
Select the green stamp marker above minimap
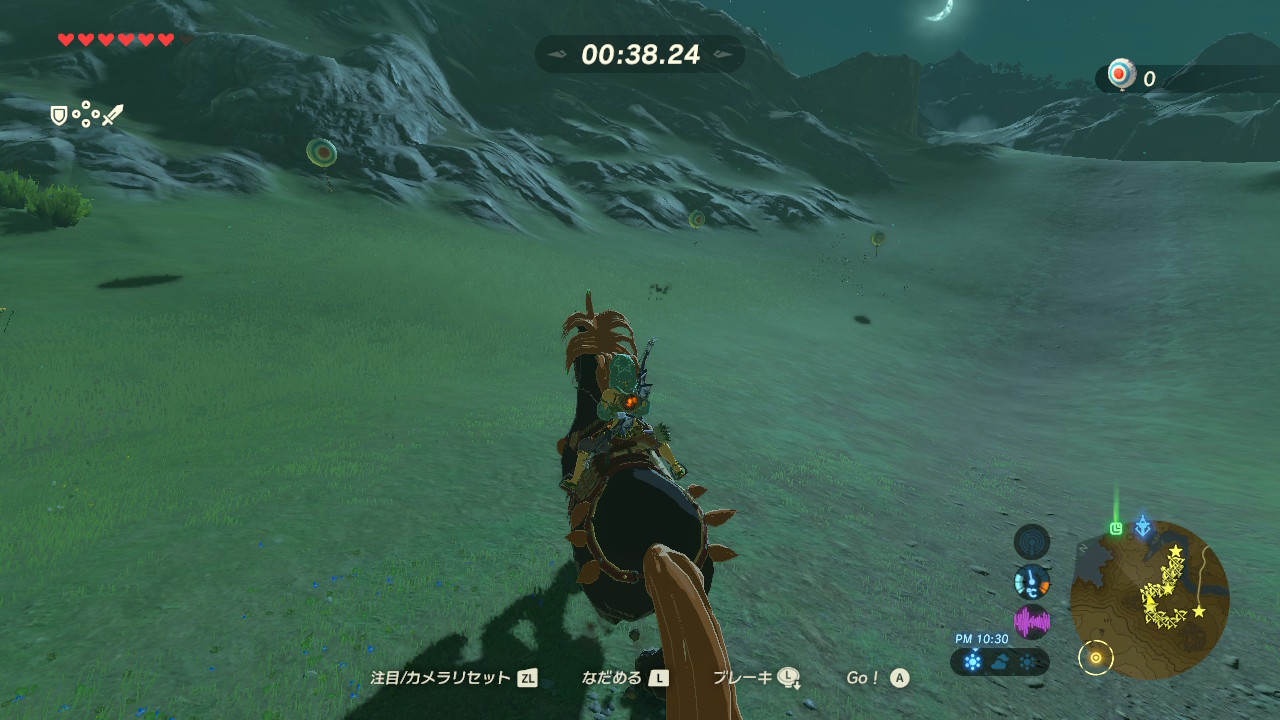(x=1116, y=528)
